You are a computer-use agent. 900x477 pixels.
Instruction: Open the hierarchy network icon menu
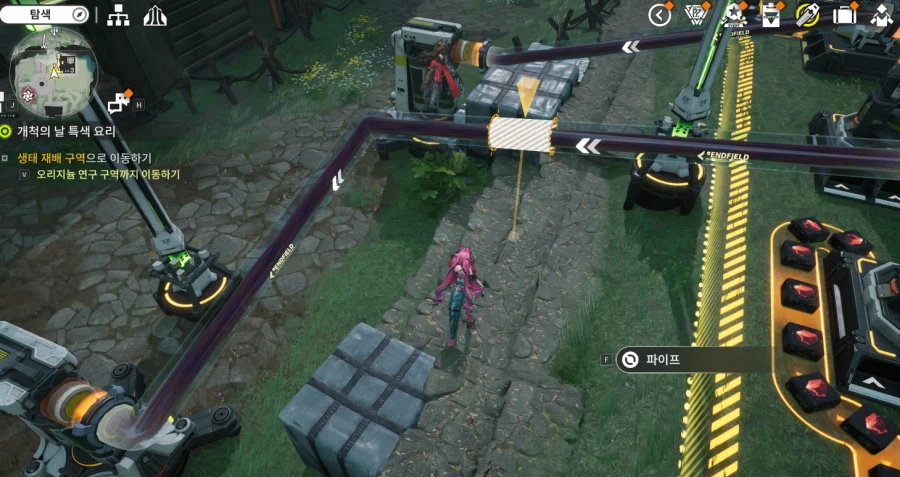[x=118, y=15]
